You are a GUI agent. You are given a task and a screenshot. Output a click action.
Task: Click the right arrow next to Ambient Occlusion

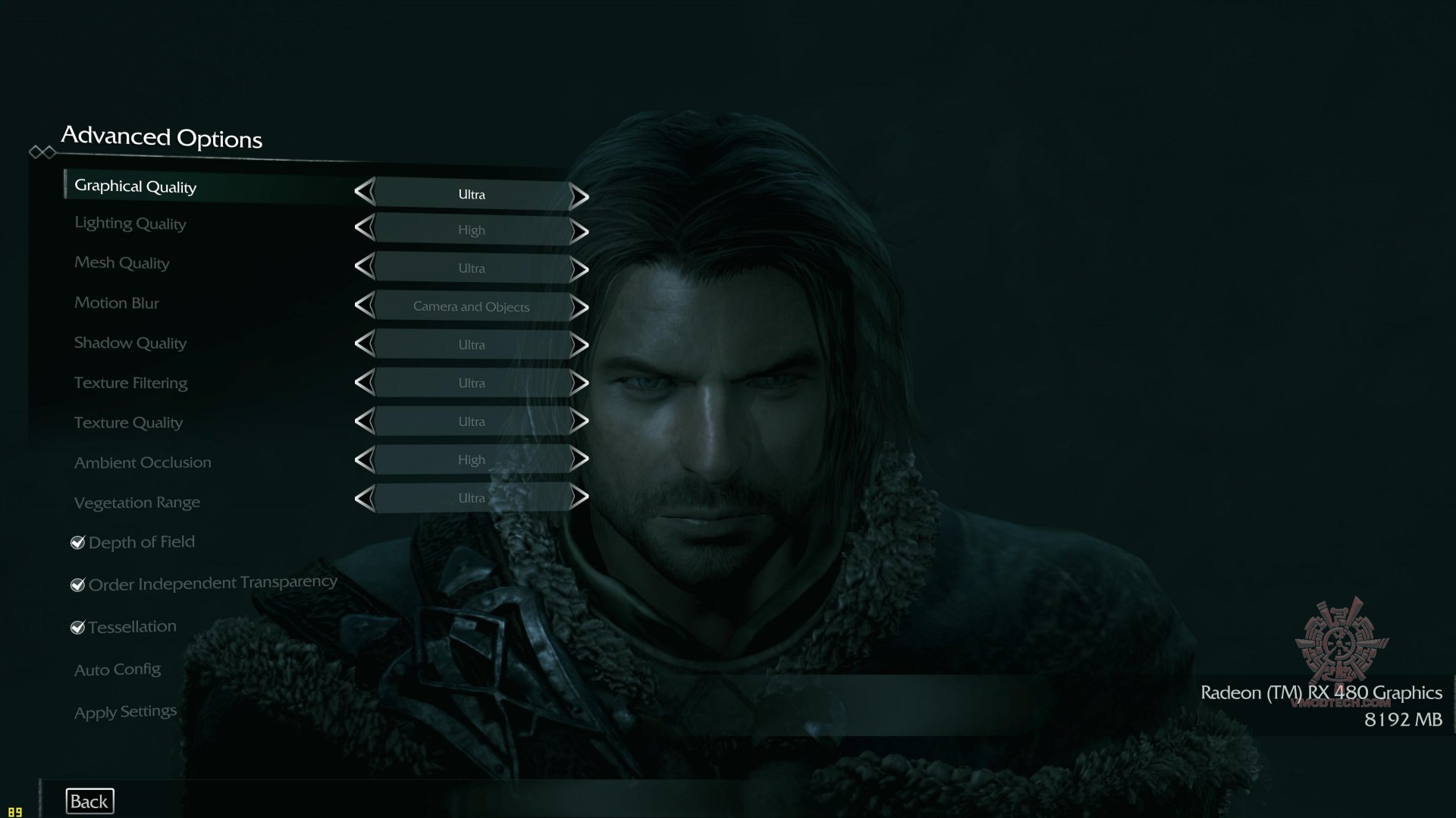pyautogui.click(x=581, y=459)
